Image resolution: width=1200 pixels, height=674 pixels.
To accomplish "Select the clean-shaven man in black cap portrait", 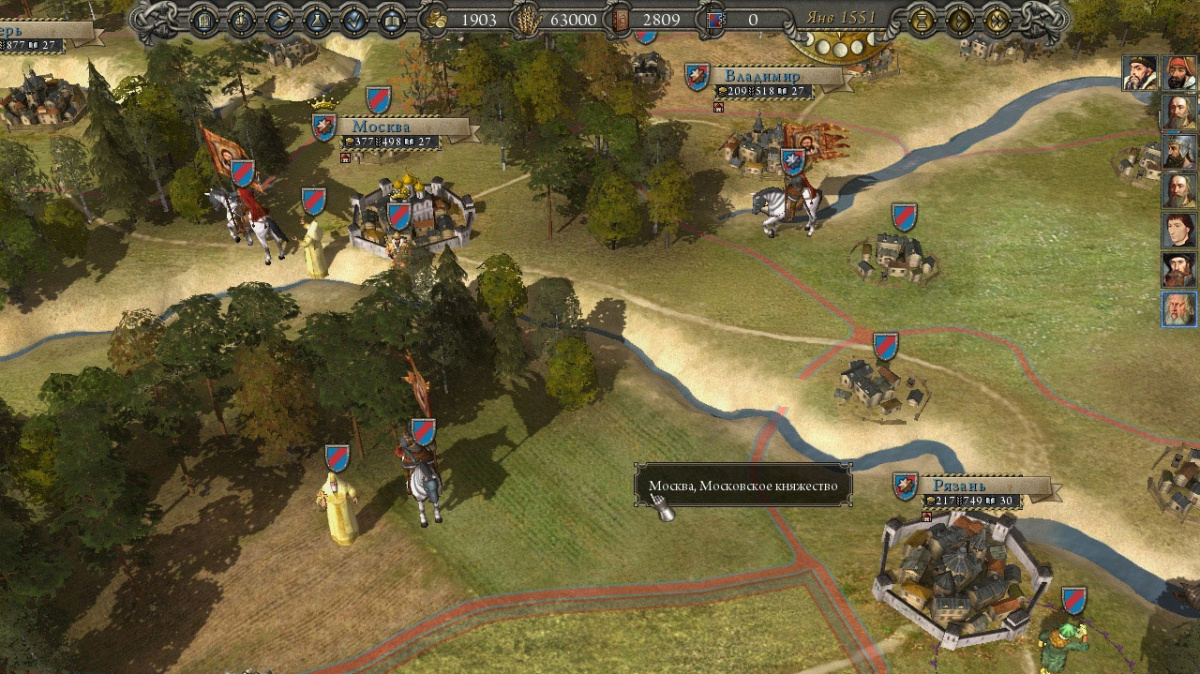I will [1179, 230].
